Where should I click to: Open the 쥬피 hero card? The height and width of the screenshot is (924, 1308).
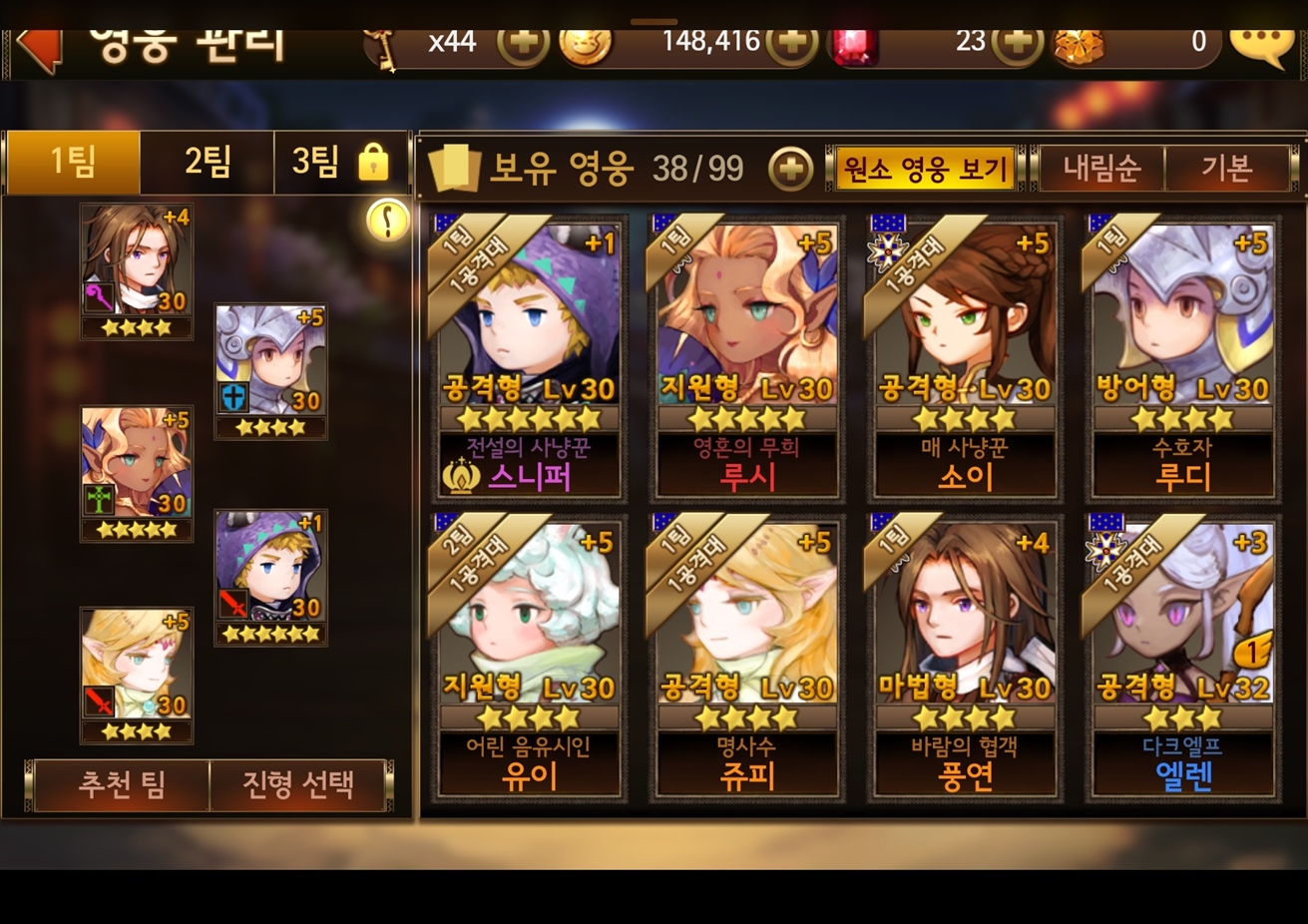[x=746, y=657]
